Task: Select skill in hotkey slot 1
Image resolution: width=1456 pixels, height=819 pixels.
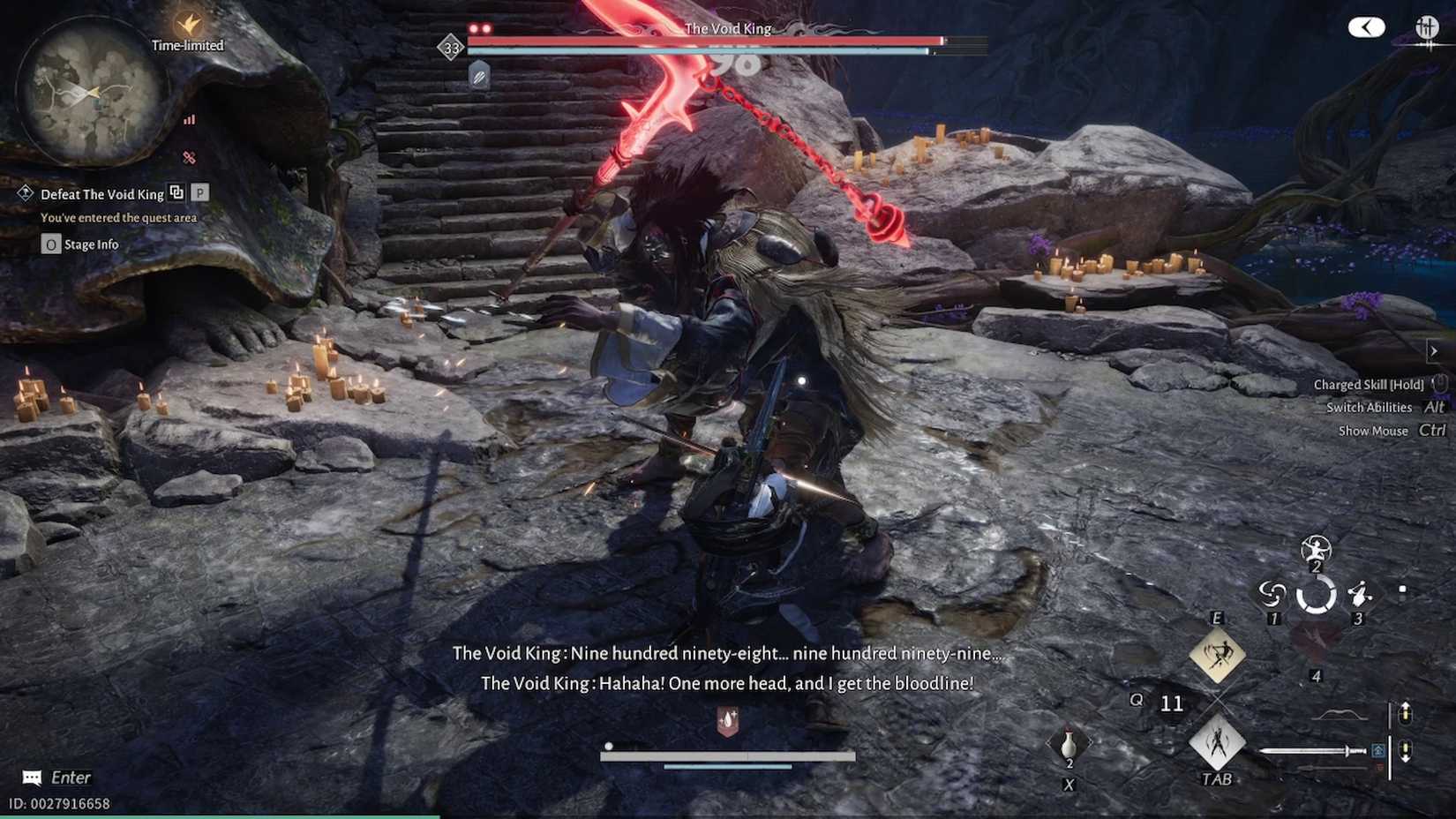Action: 1272,592
